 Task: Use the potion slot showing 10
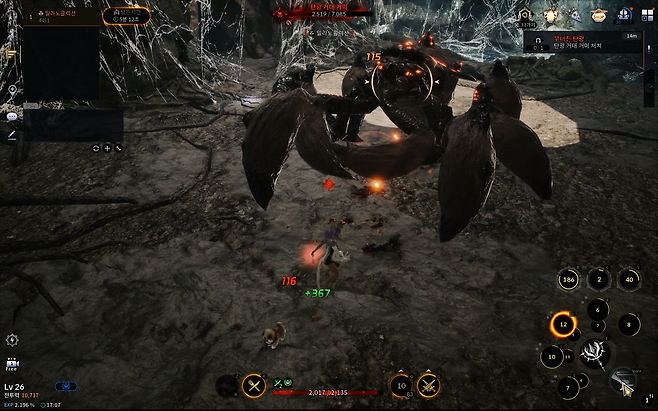(401, 385)
